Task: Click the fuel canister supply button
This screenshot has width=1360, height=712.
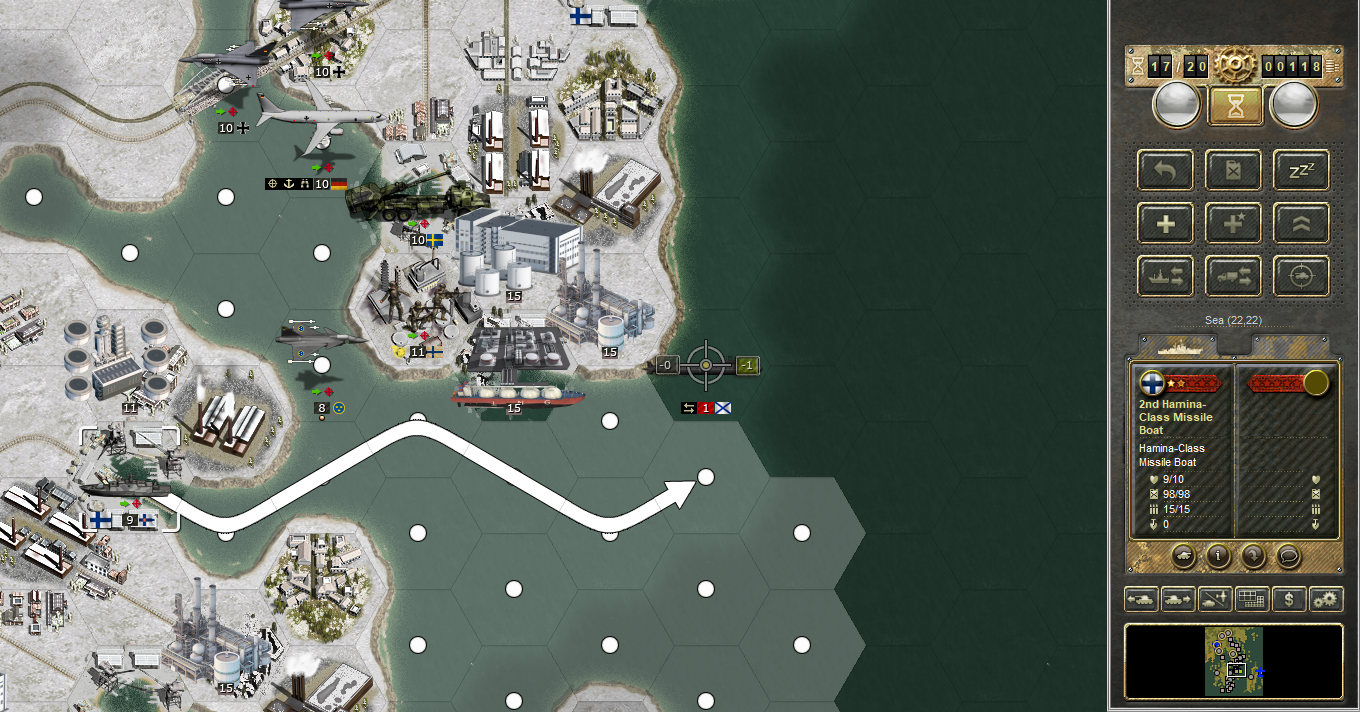Action: pyautogui.click(x=1233, y=170)
